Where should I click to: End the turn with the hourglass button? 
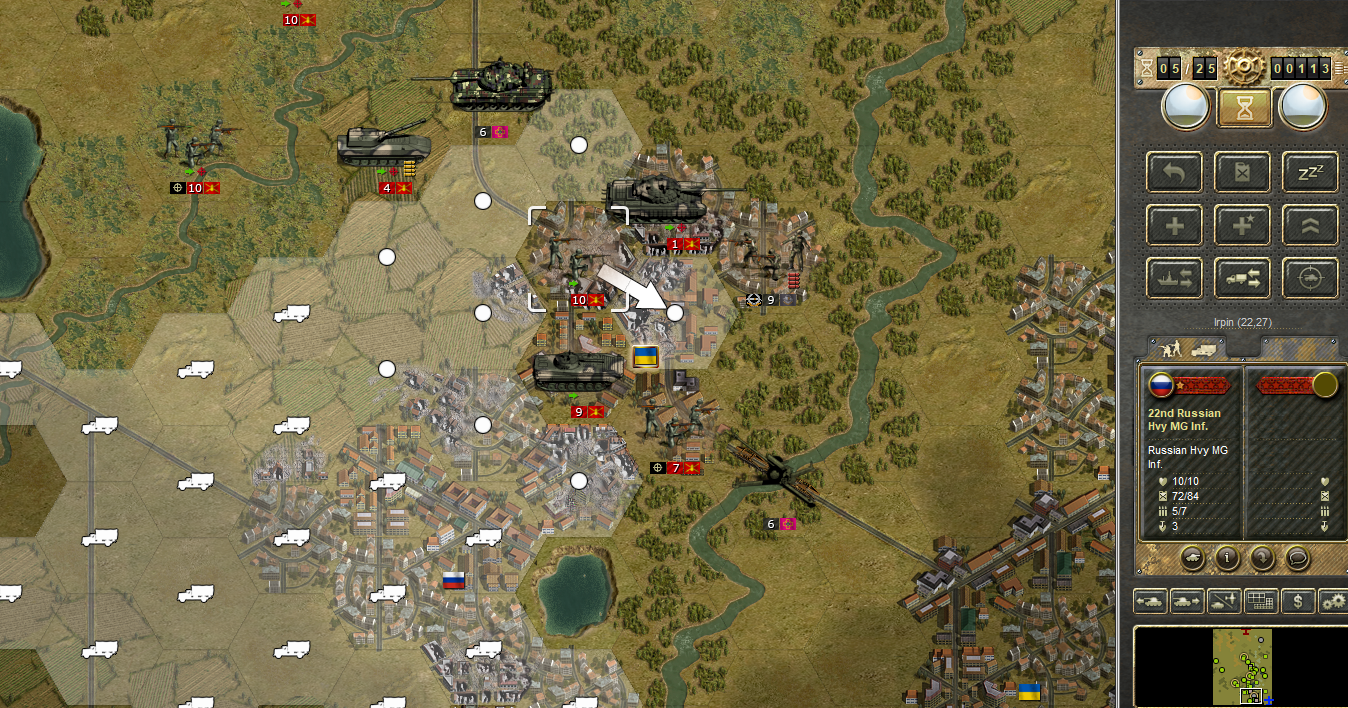1244,107
